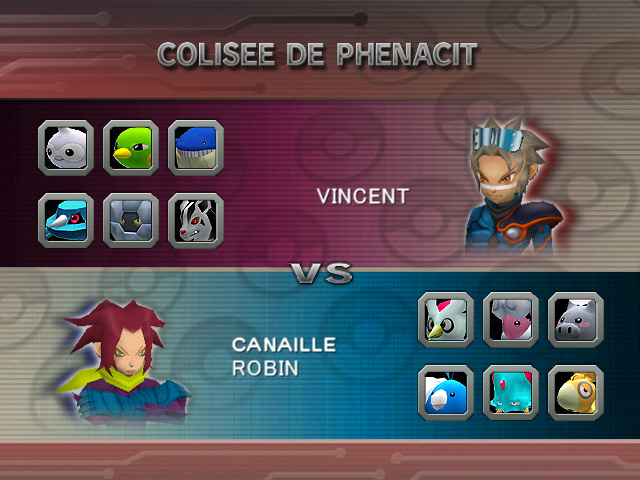Choose the gray red-eyed wolf Pokémon icon
Screen dimensions: 640x480
coord(195,219)
